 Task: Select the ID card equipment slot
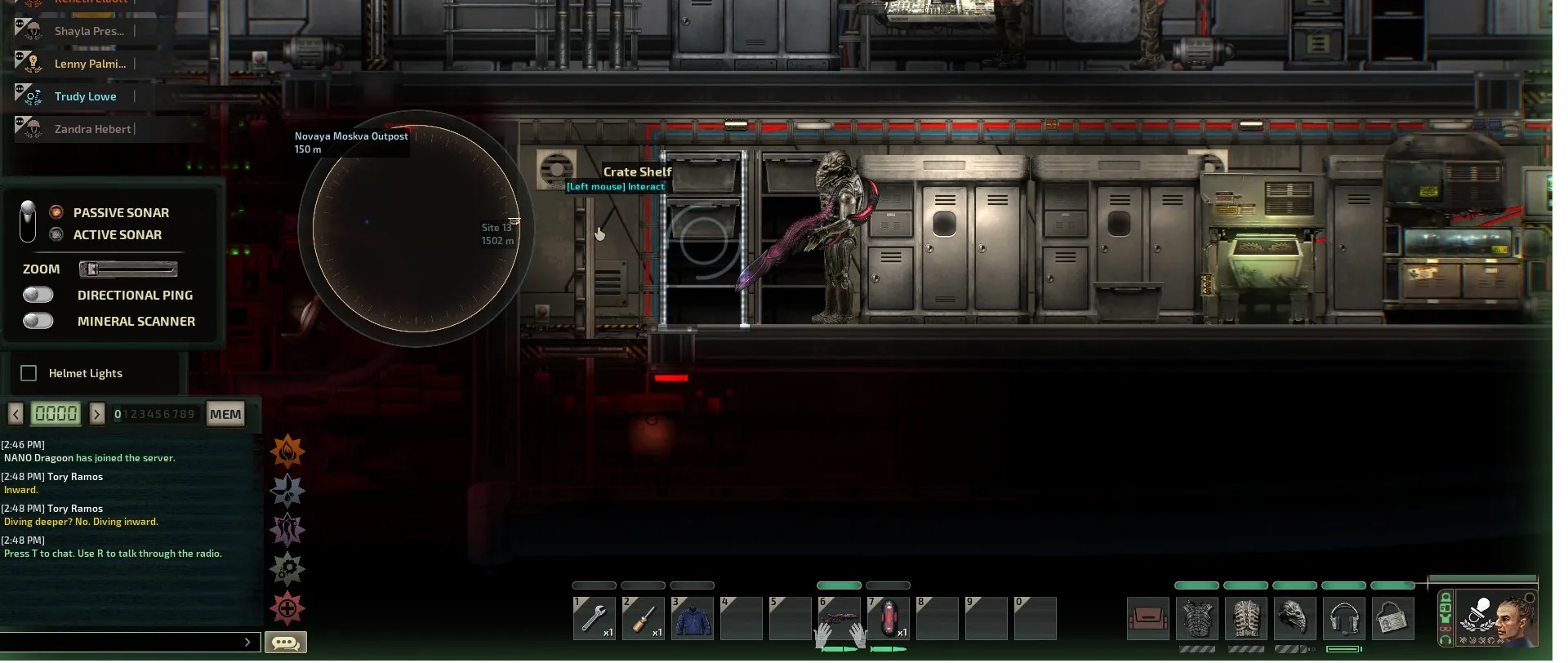[x=1392, y=618]
